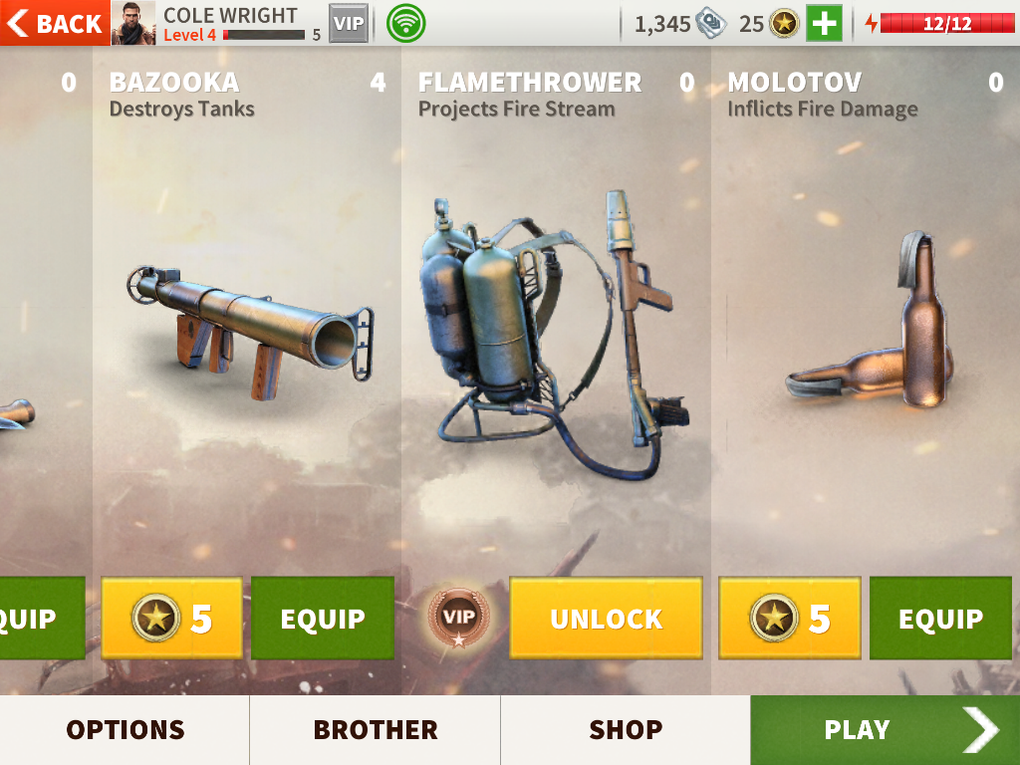Equip the Bazooka
Viewport: 1020px width, 765px height.
click(322, 618)
